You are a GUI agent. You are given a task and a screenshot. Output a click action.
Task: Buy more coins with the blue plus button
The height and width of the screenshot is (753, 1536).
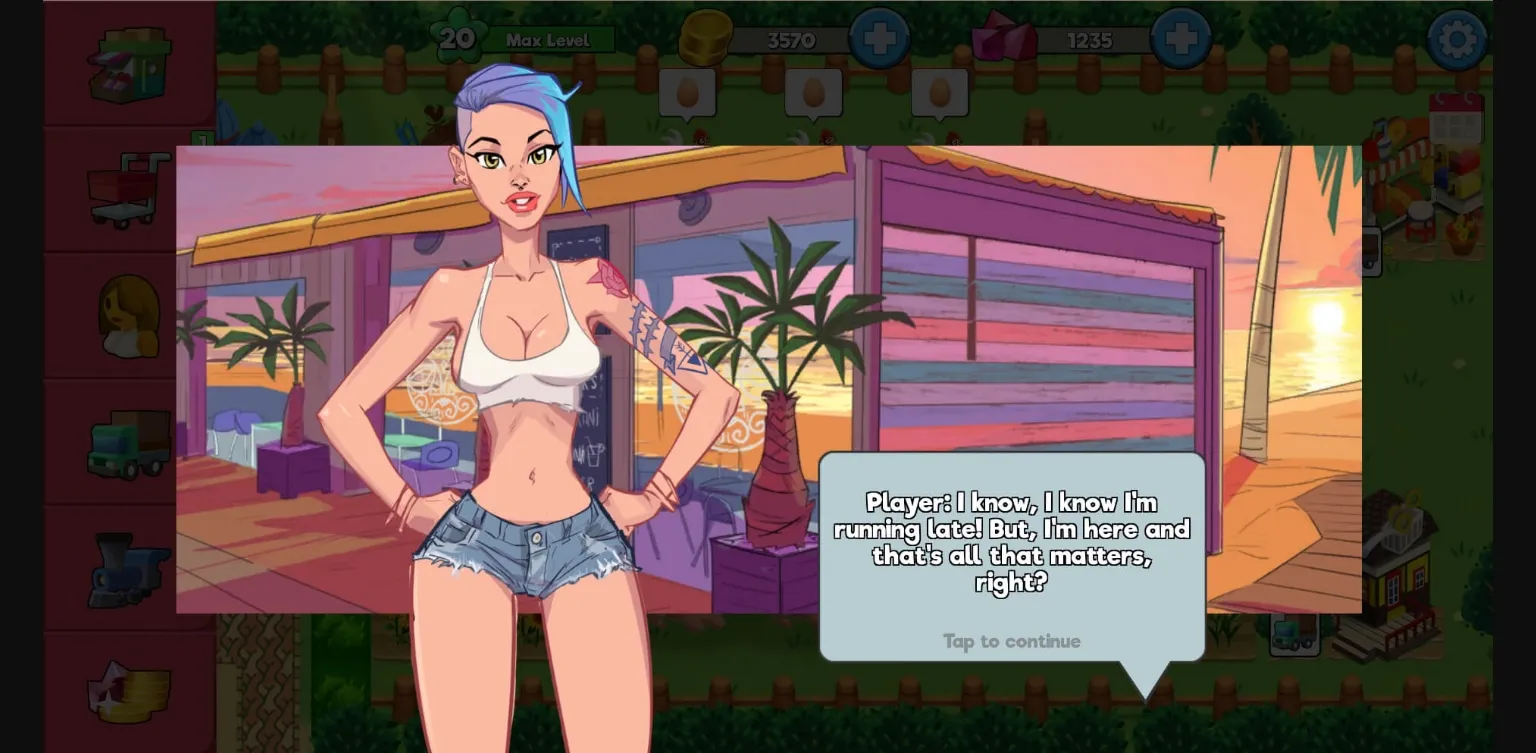pyautogui.click(x=880, y=38)
